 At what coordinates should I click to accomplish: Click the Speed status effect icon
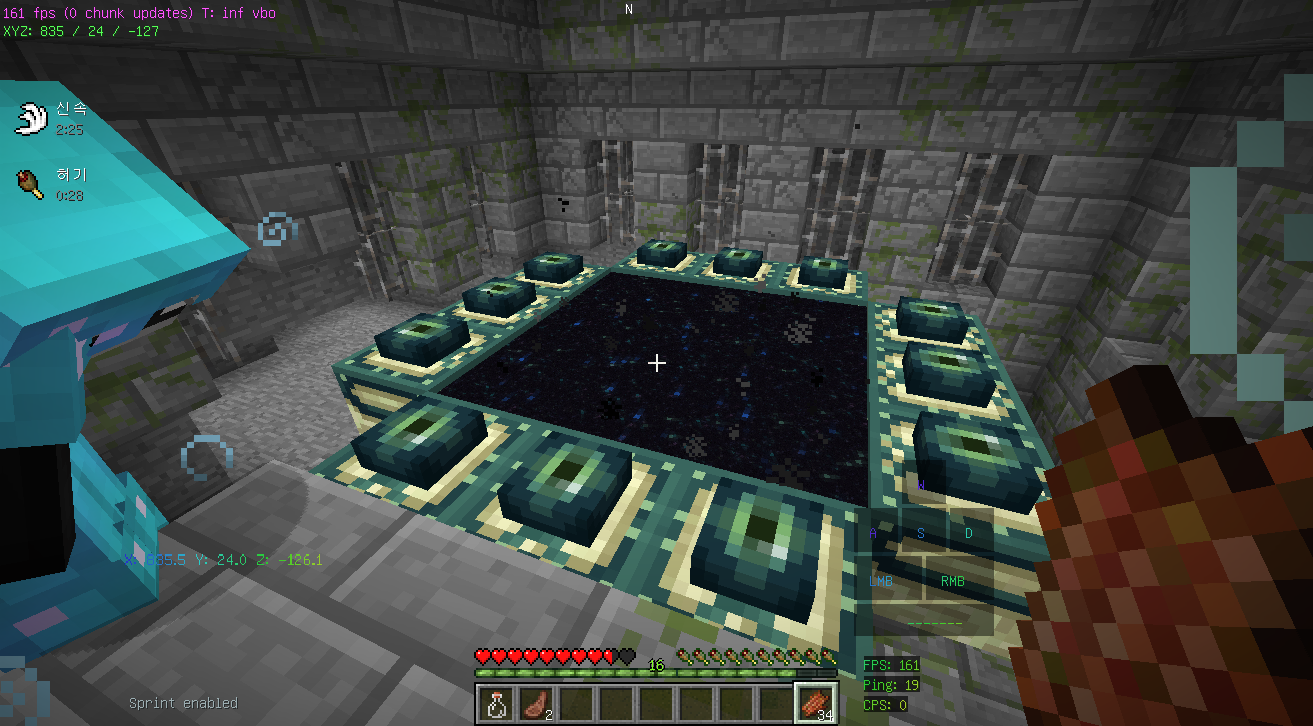tap(31, 118)
